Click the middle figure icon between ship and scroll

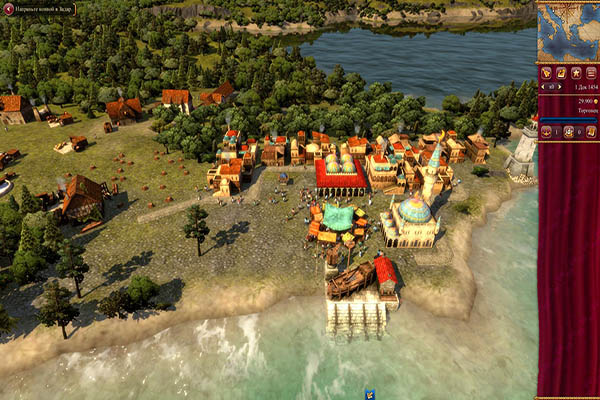point(568,132)
